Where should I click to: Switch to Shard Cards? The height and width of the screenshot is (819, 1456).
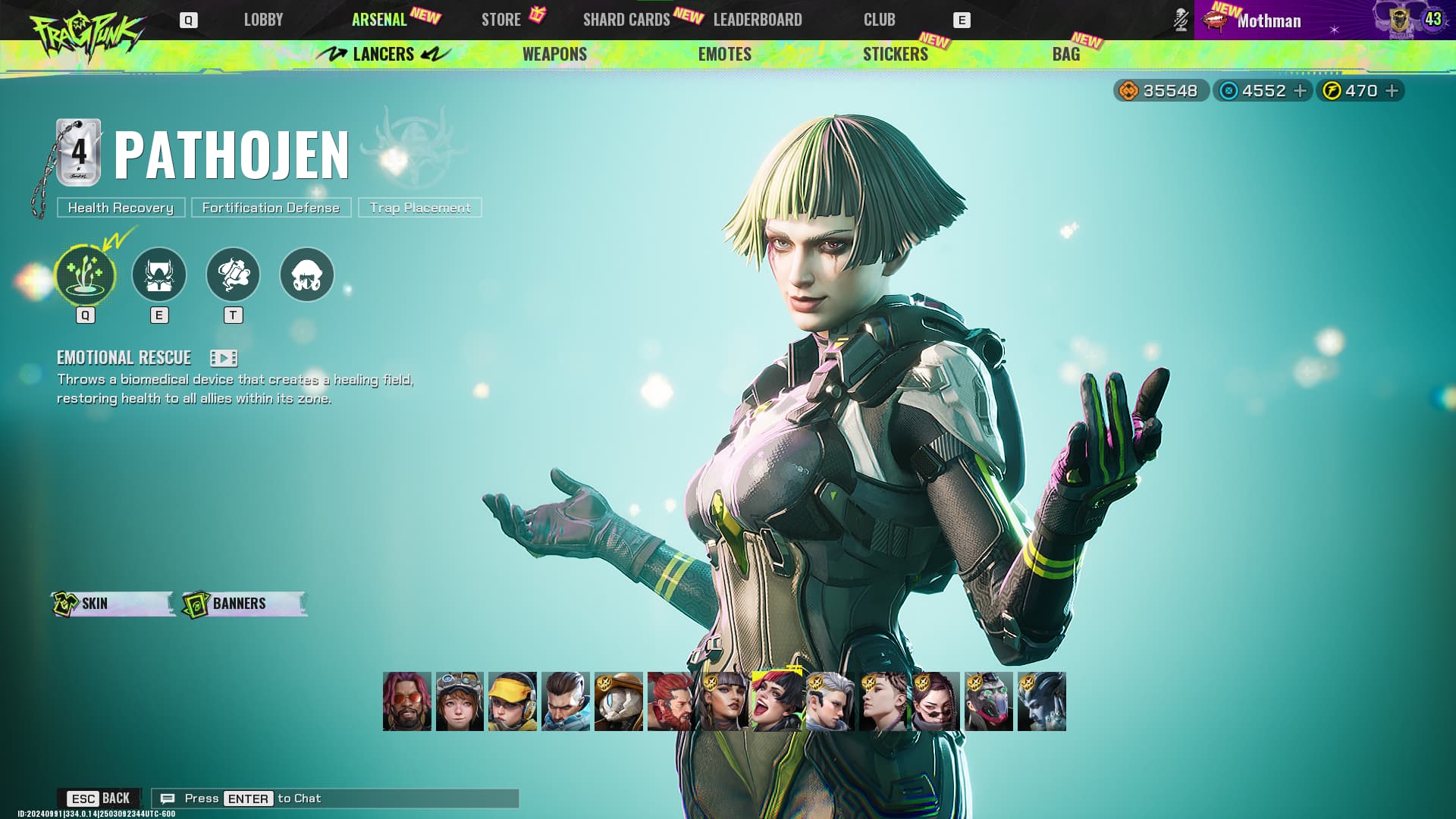coord(626,20)
